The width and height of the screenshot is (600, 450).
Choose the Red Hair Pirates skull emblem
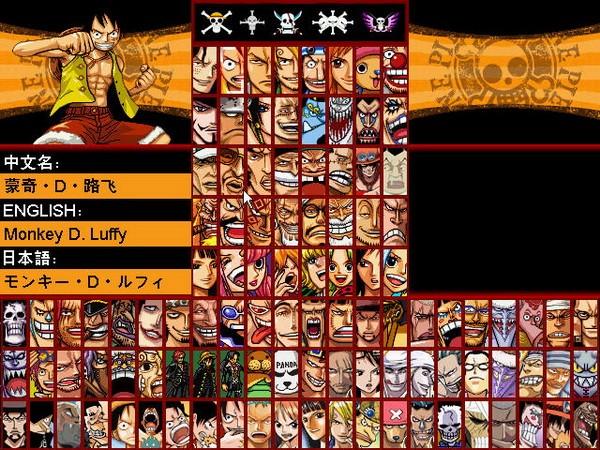tap(287, 21)
